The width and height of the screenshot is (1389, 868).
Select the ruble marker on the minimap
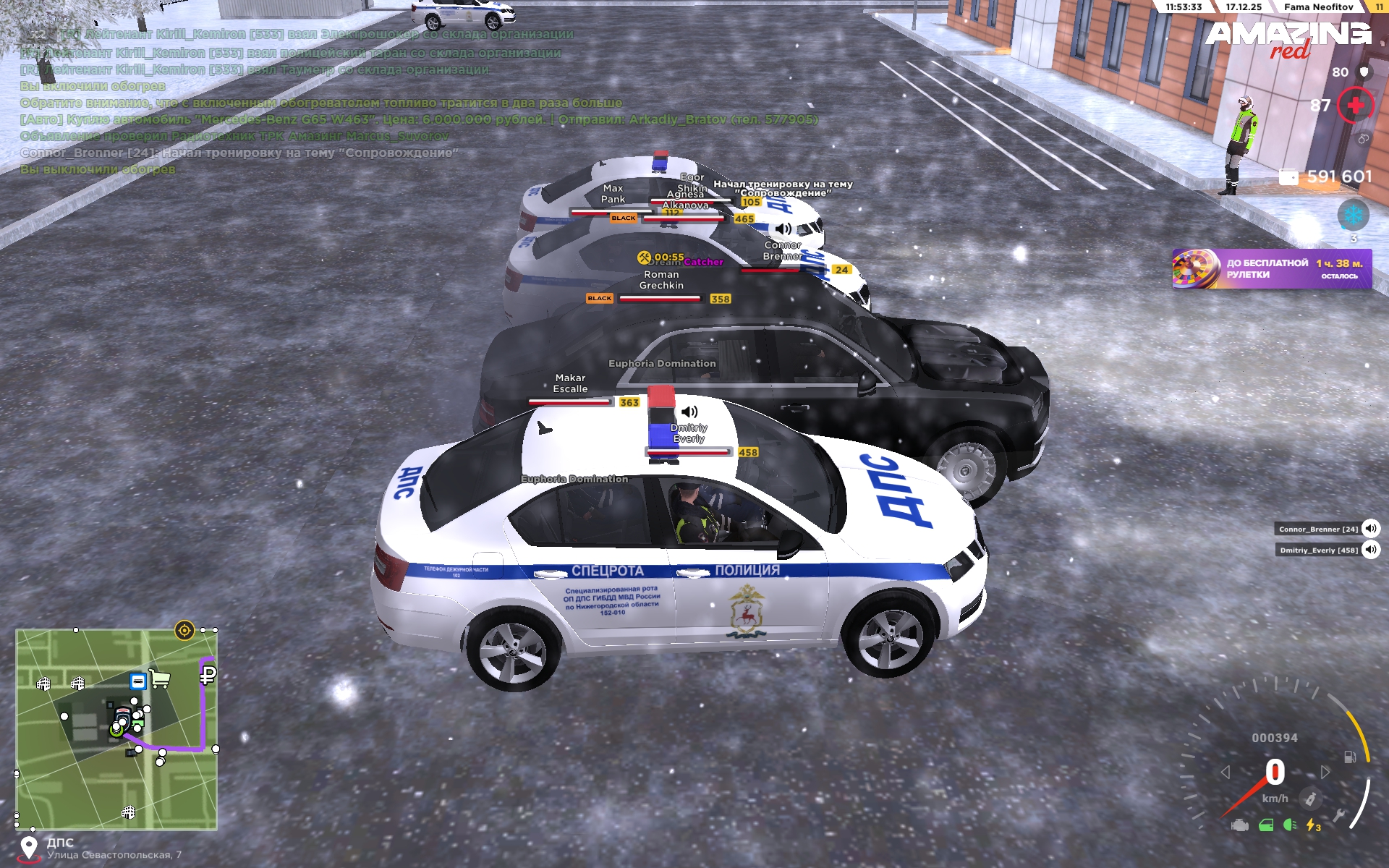point(208,676)
